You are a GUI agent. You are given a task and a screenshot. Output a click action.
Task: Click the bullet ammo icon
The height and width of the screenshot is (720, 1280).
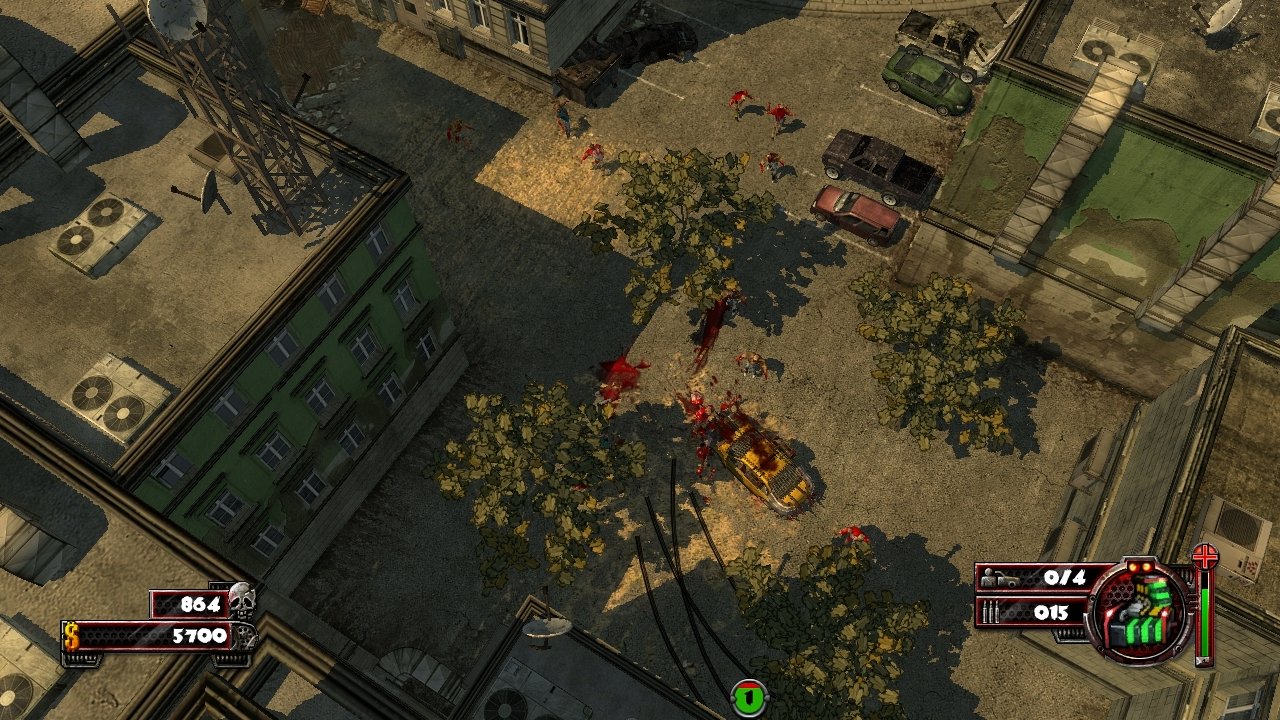991,610
